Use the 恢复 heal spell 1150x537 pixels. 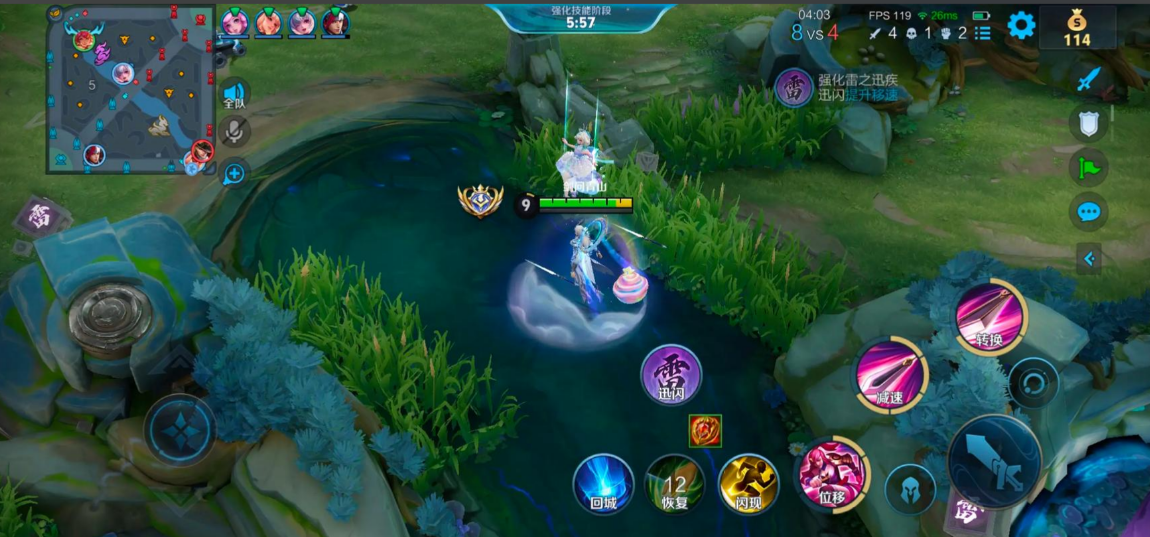click(x=675, y=483)
